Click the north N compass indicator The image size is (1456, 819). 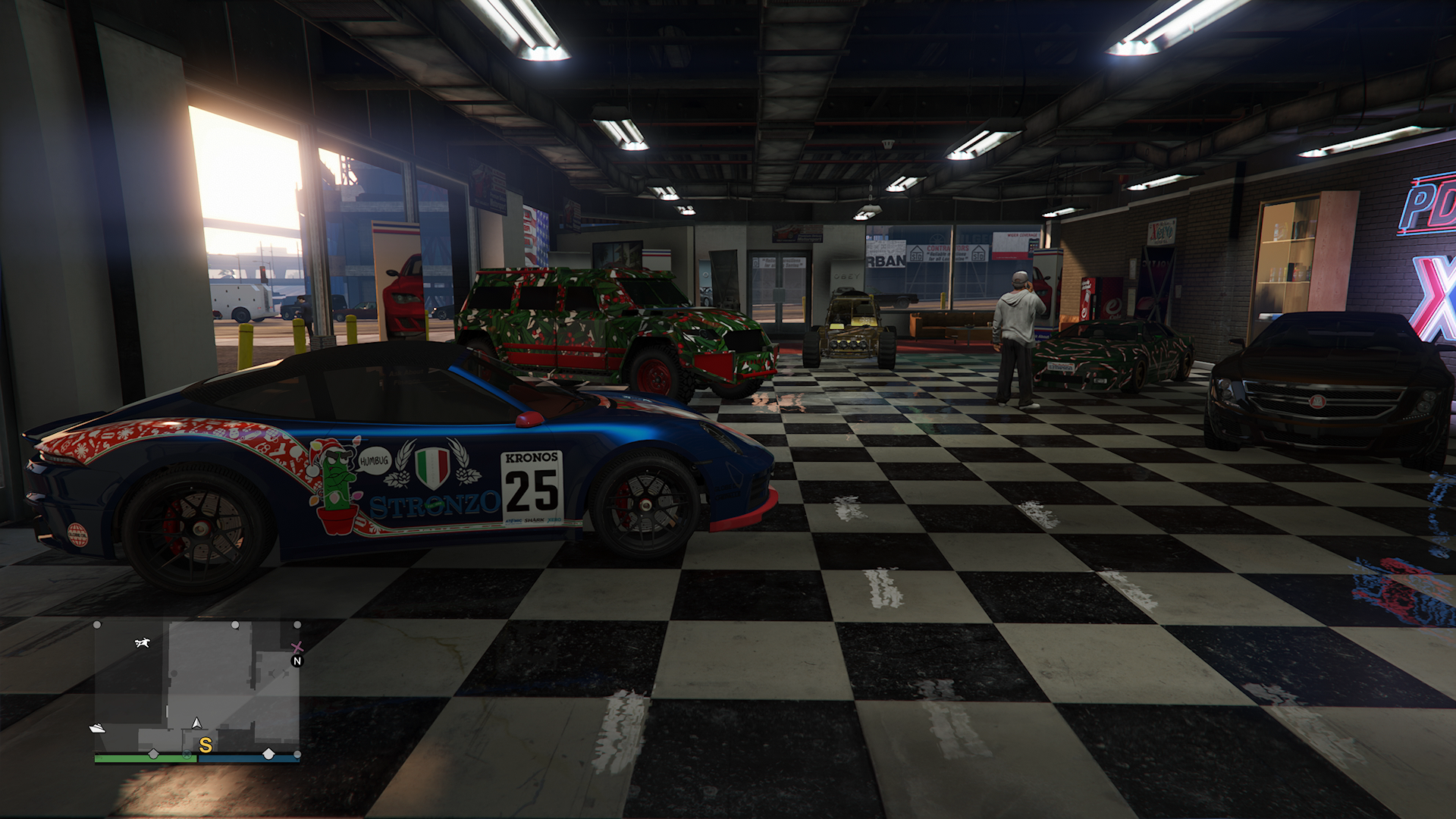[297, 661]
